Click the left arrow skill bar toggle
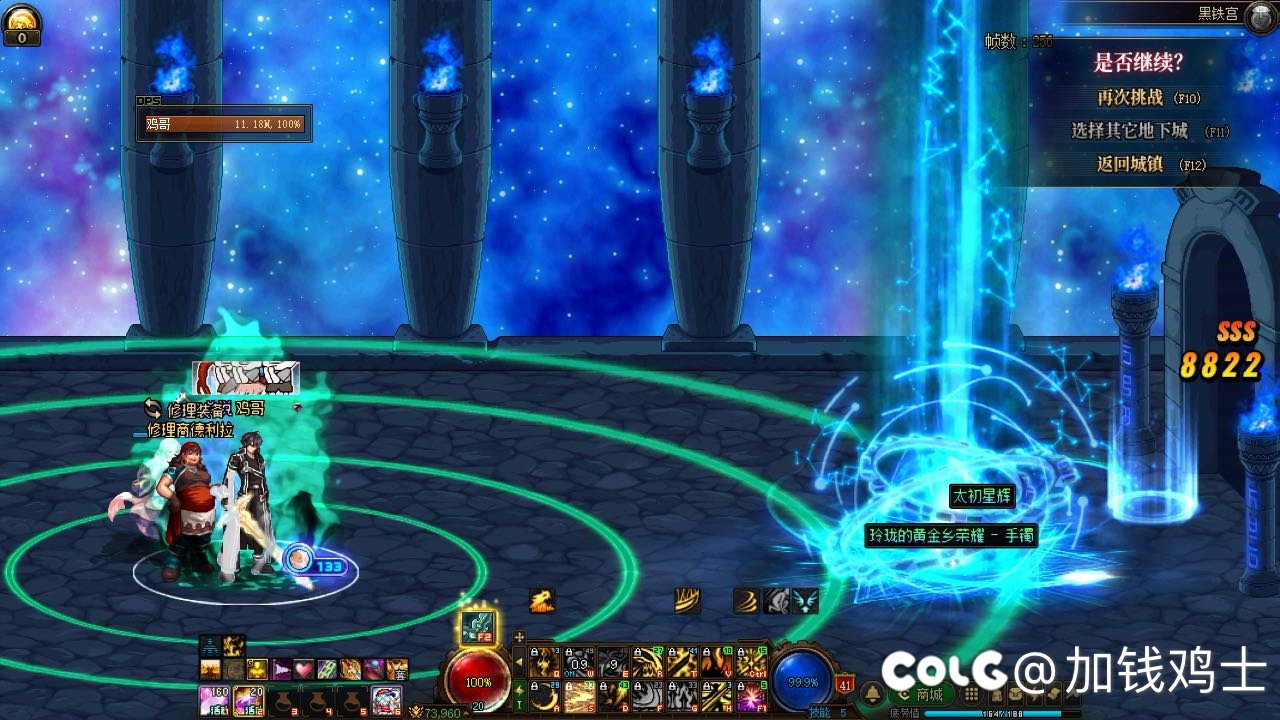 (x=519, y=662)
